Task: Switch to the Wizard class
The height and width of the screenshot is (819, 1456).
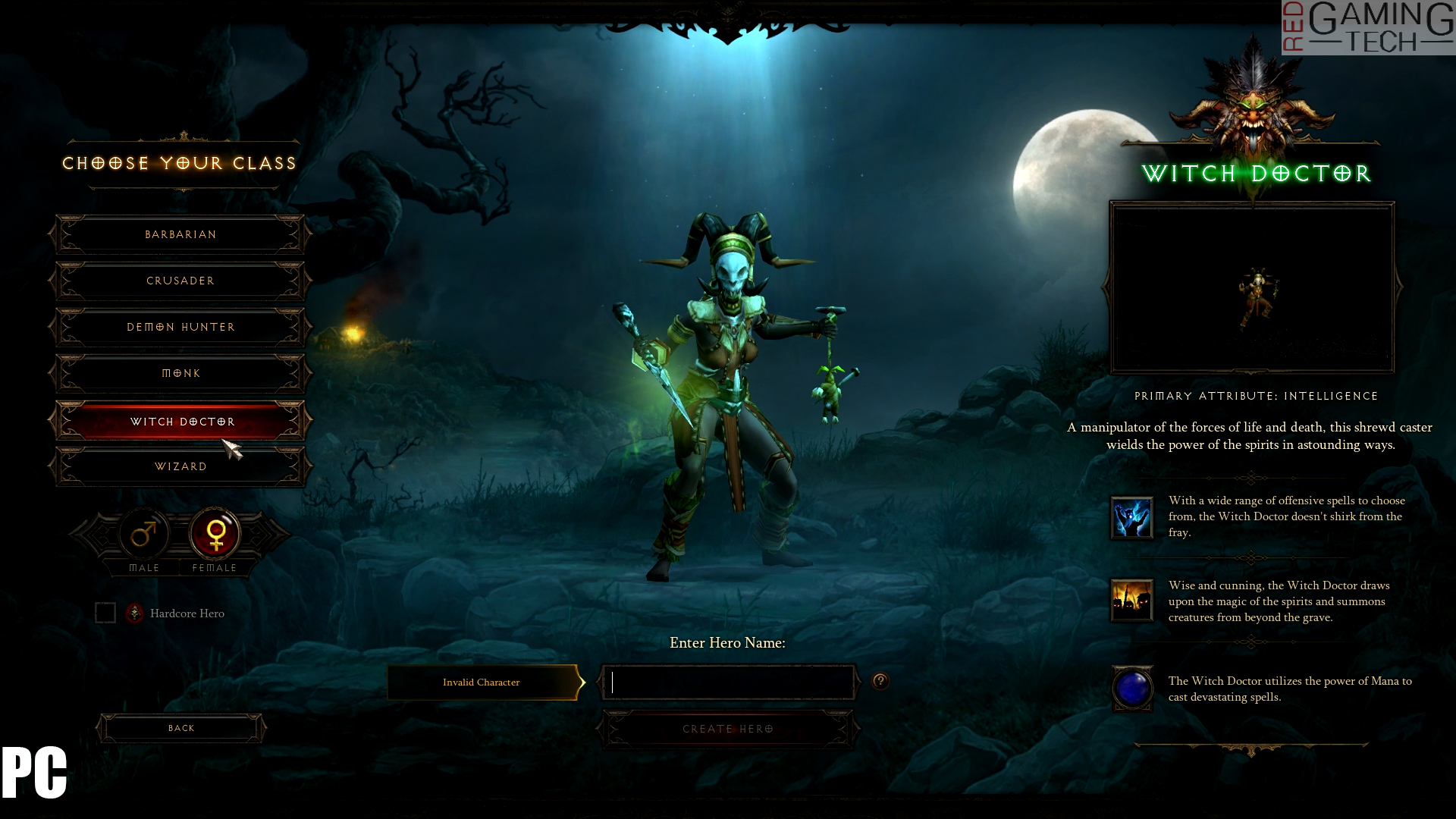Action: tap(180, 466)
